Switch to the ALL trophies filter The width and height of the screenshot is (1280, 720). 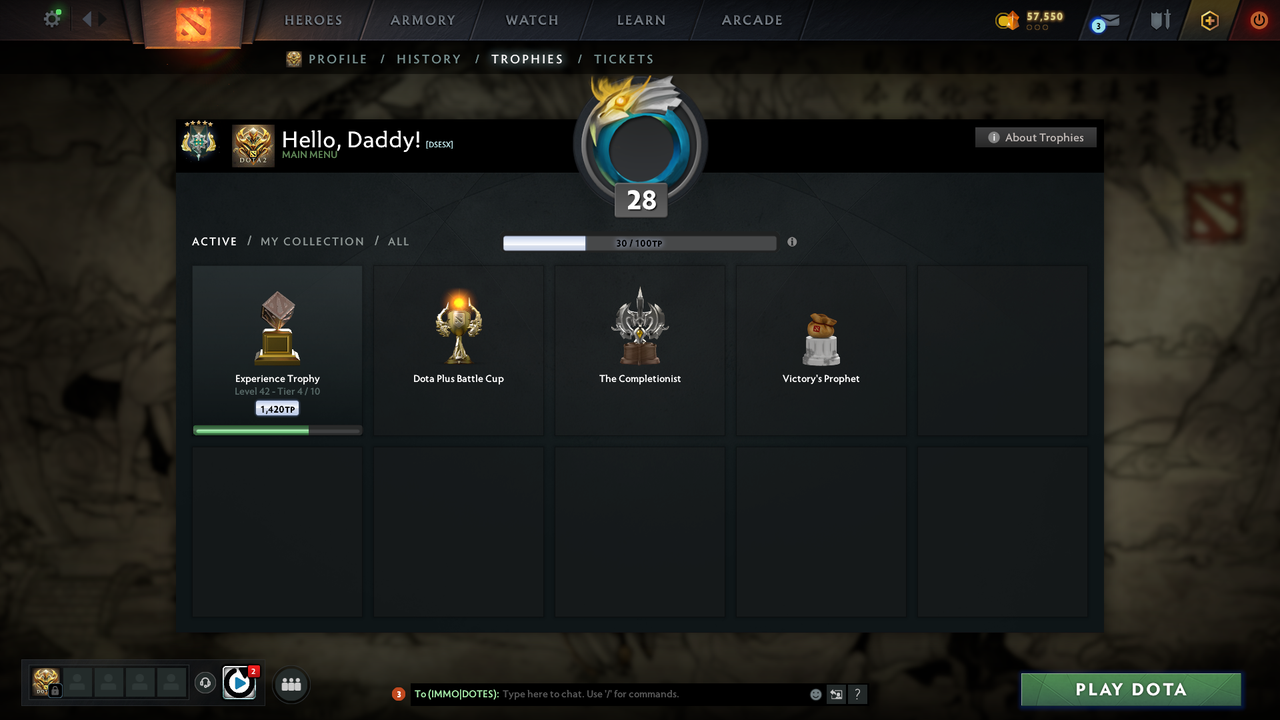[x=398, y=241]
